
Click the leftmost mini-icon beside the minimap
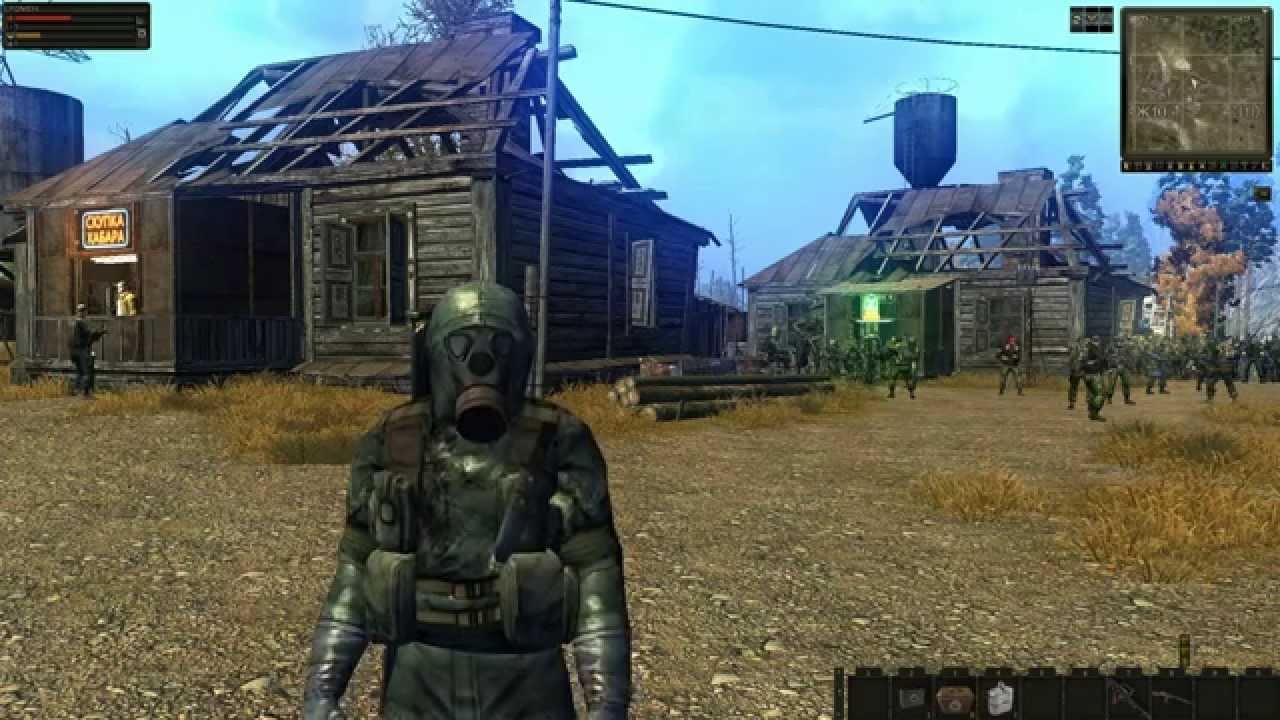[1078, 20]
